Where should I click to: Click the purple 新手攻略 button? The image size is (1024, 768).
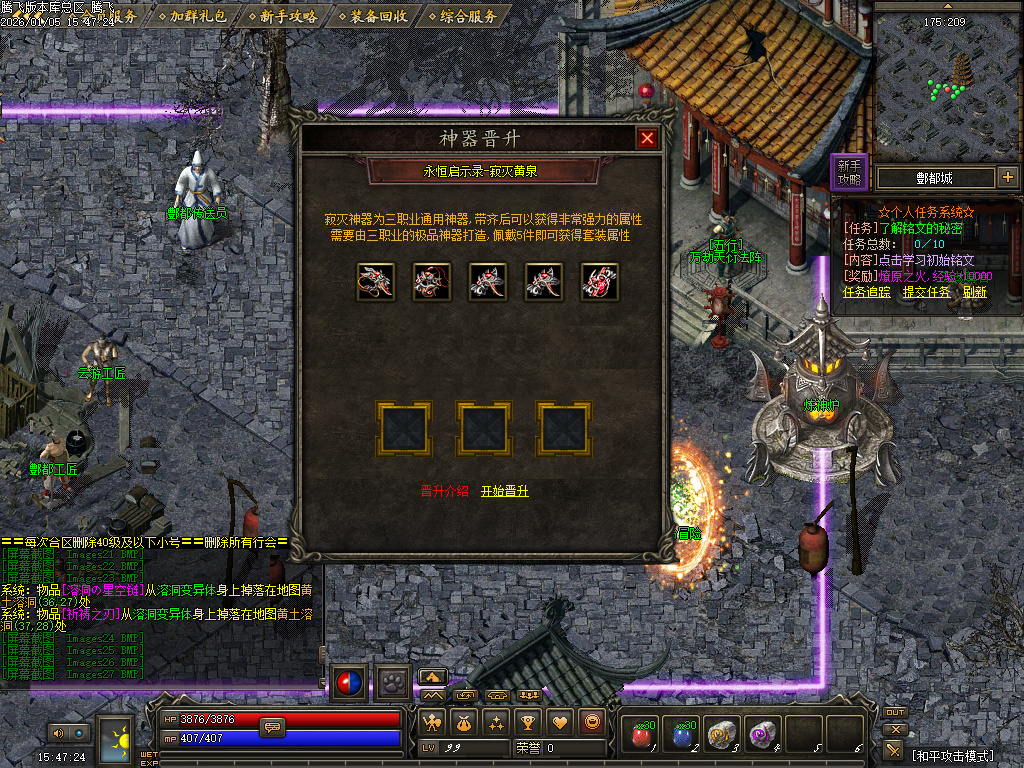(x=849, y=173)
